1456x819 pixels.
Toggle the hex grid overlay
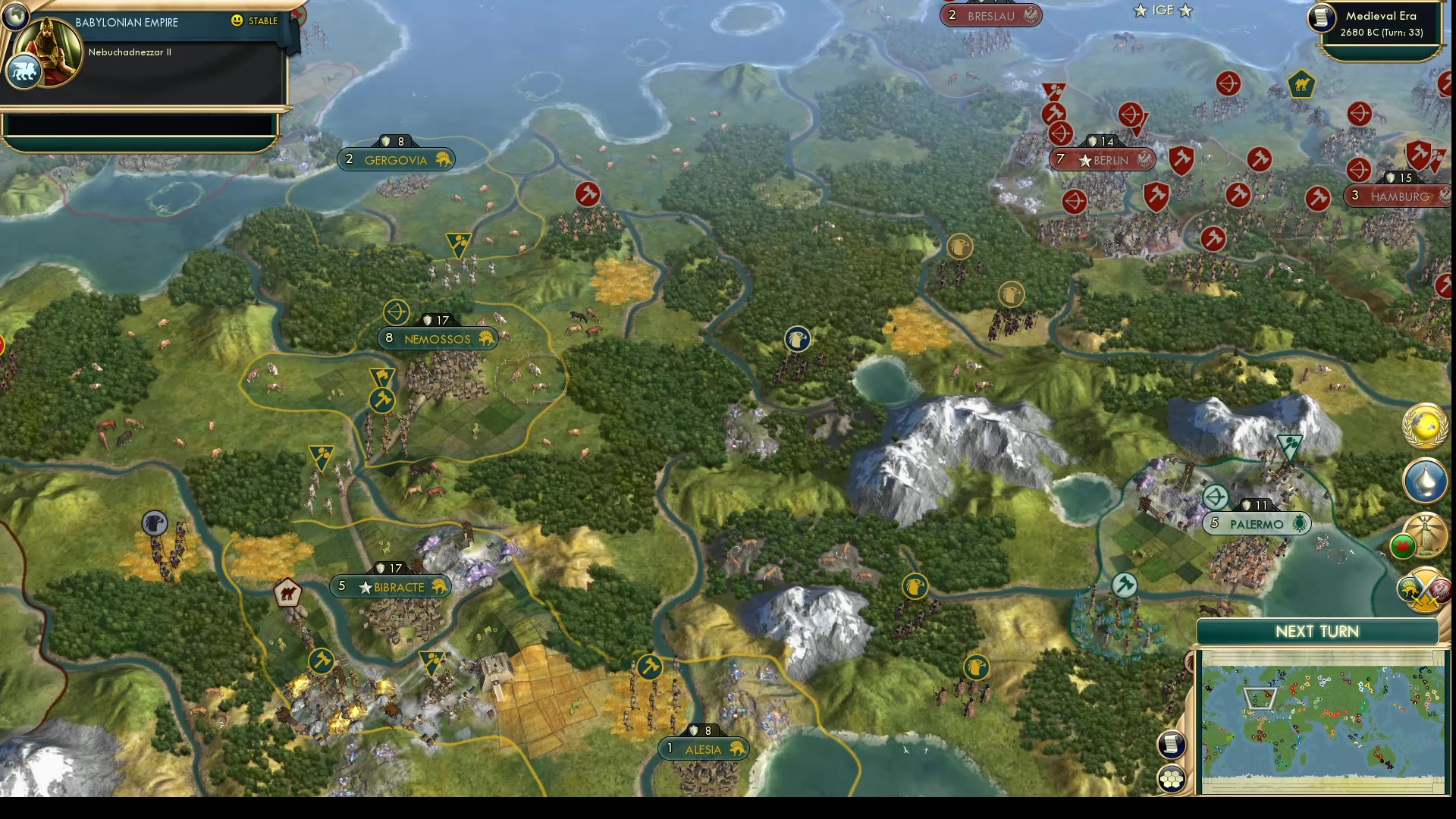pos(1170,777)
